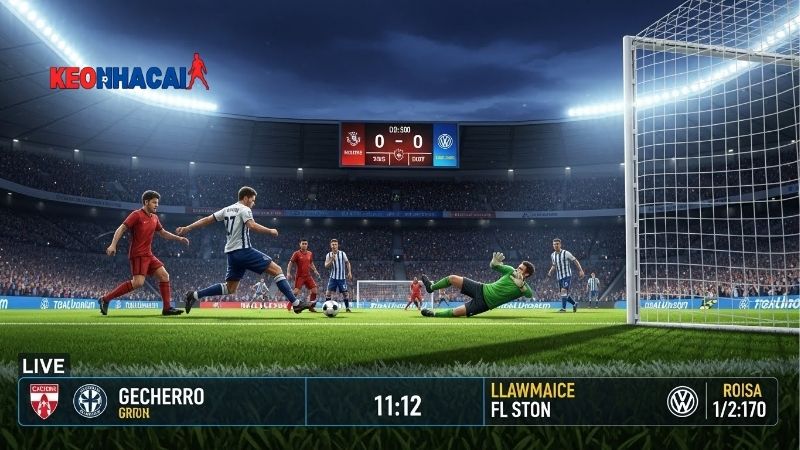Click the Volkswagen logo in the bottom bar
The width and height of the screenshot is (800, 450).
682,402
